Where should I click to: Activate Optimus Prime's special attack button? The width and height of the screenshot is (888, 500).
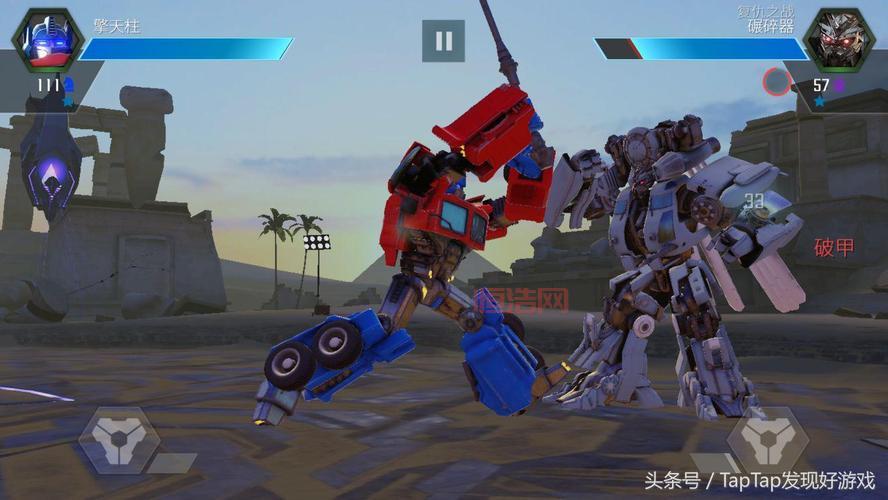(120, 440)
